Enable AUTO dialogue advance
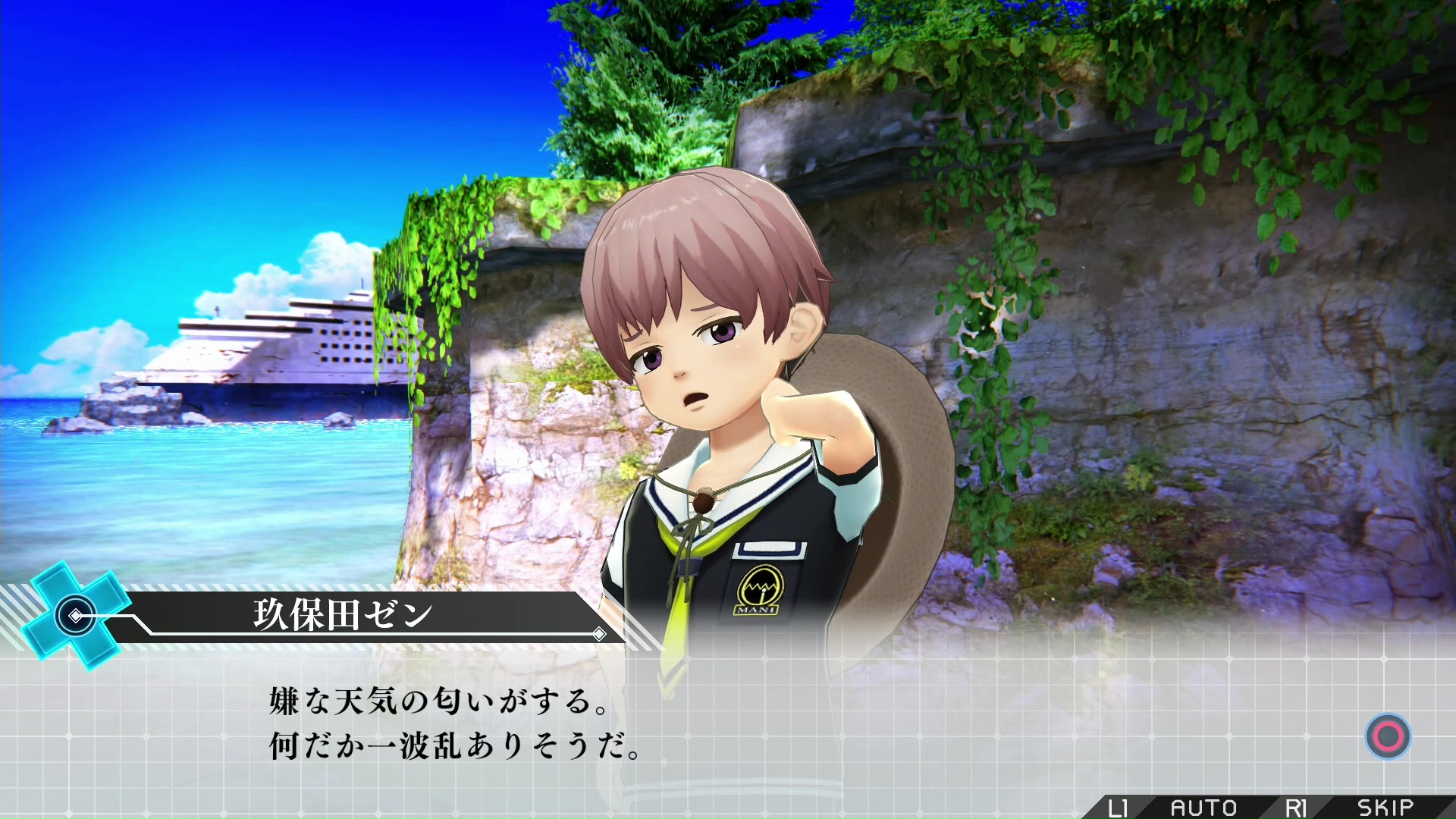1456x819 pixels. pos(1203,808)
